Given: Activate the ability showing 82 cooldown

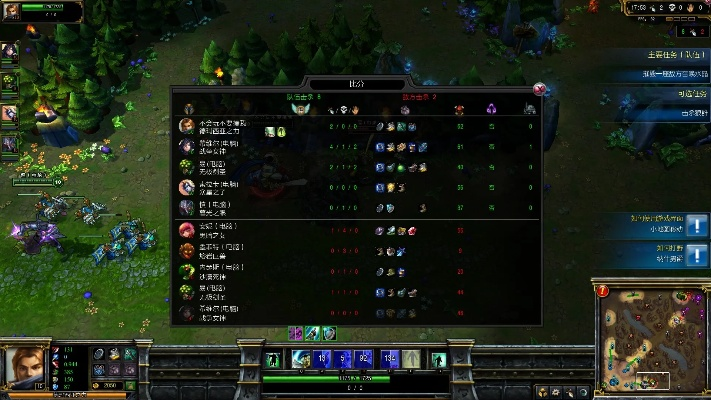Looking at the screenshot, I should (x=364, y=358).
